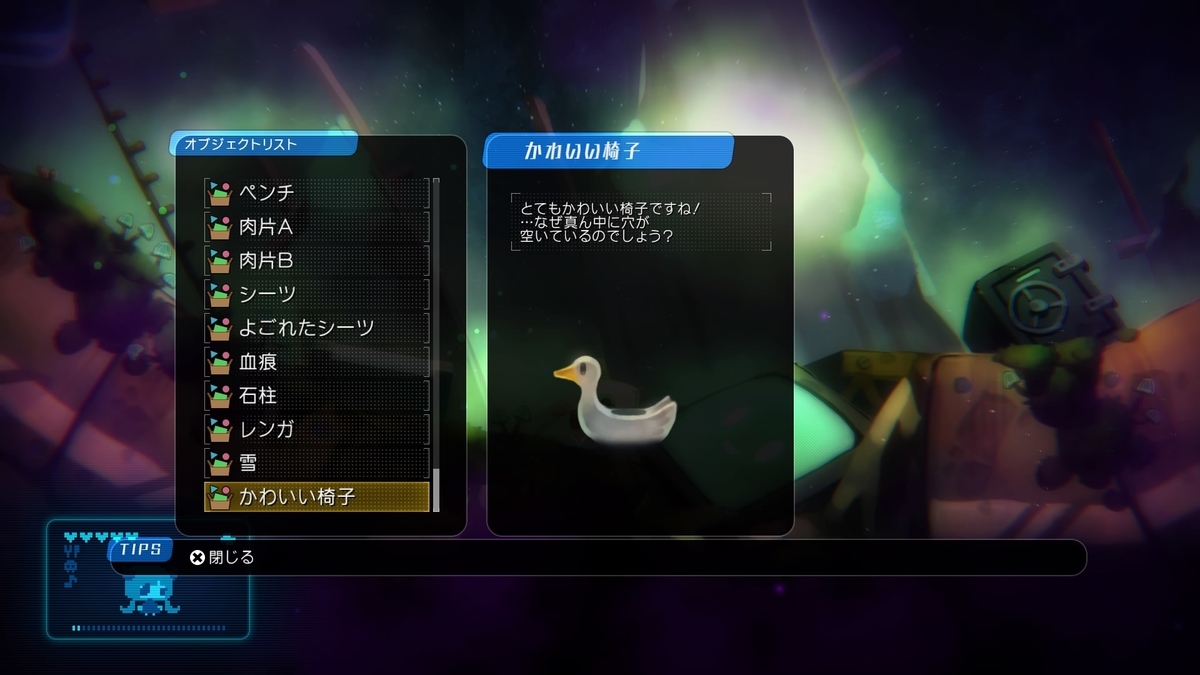Select the ペンチ entry in the object list
This screenshot has width=1200, height=675.
pyautogui.click(x=317, y=193)
